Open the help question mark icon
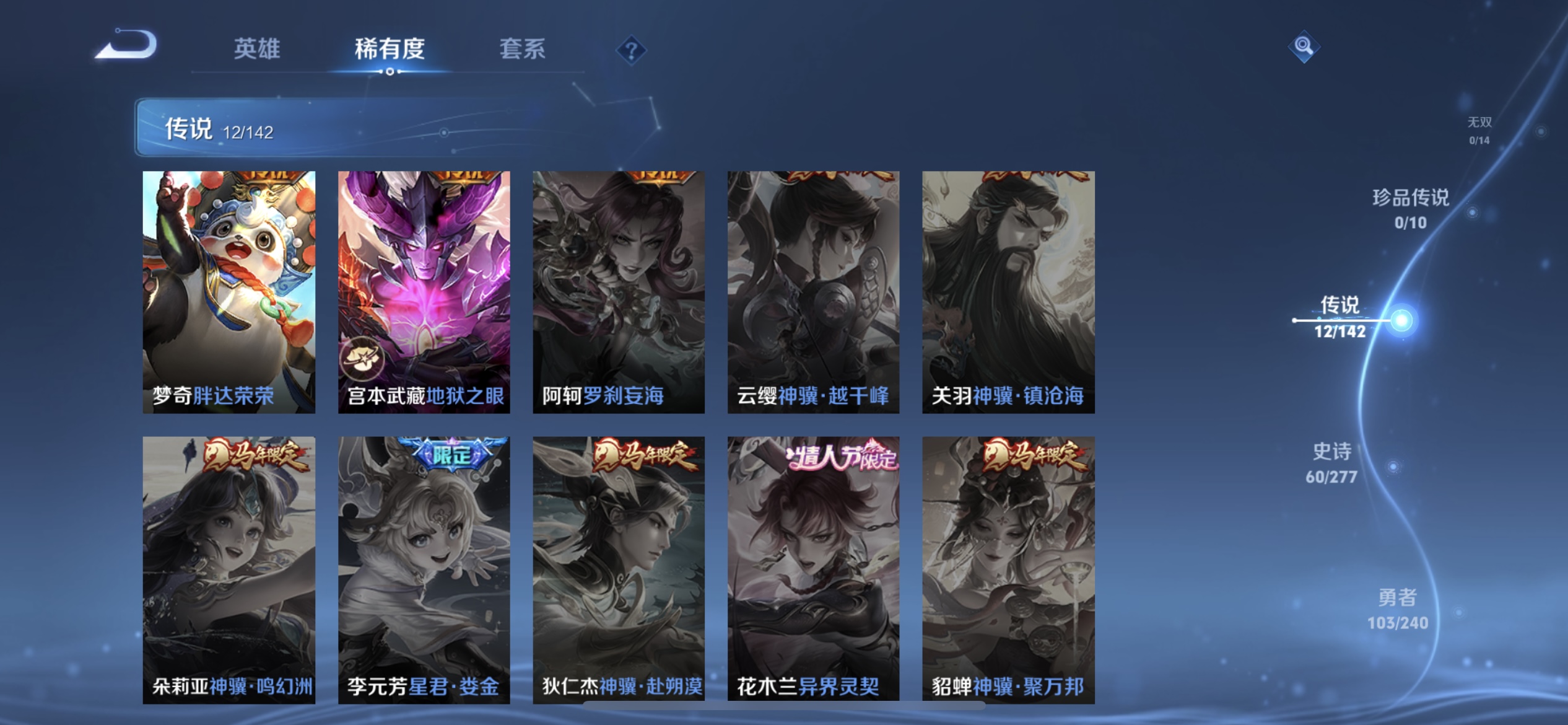Screen dimensions: 1568x725 [x=631, y=49]
